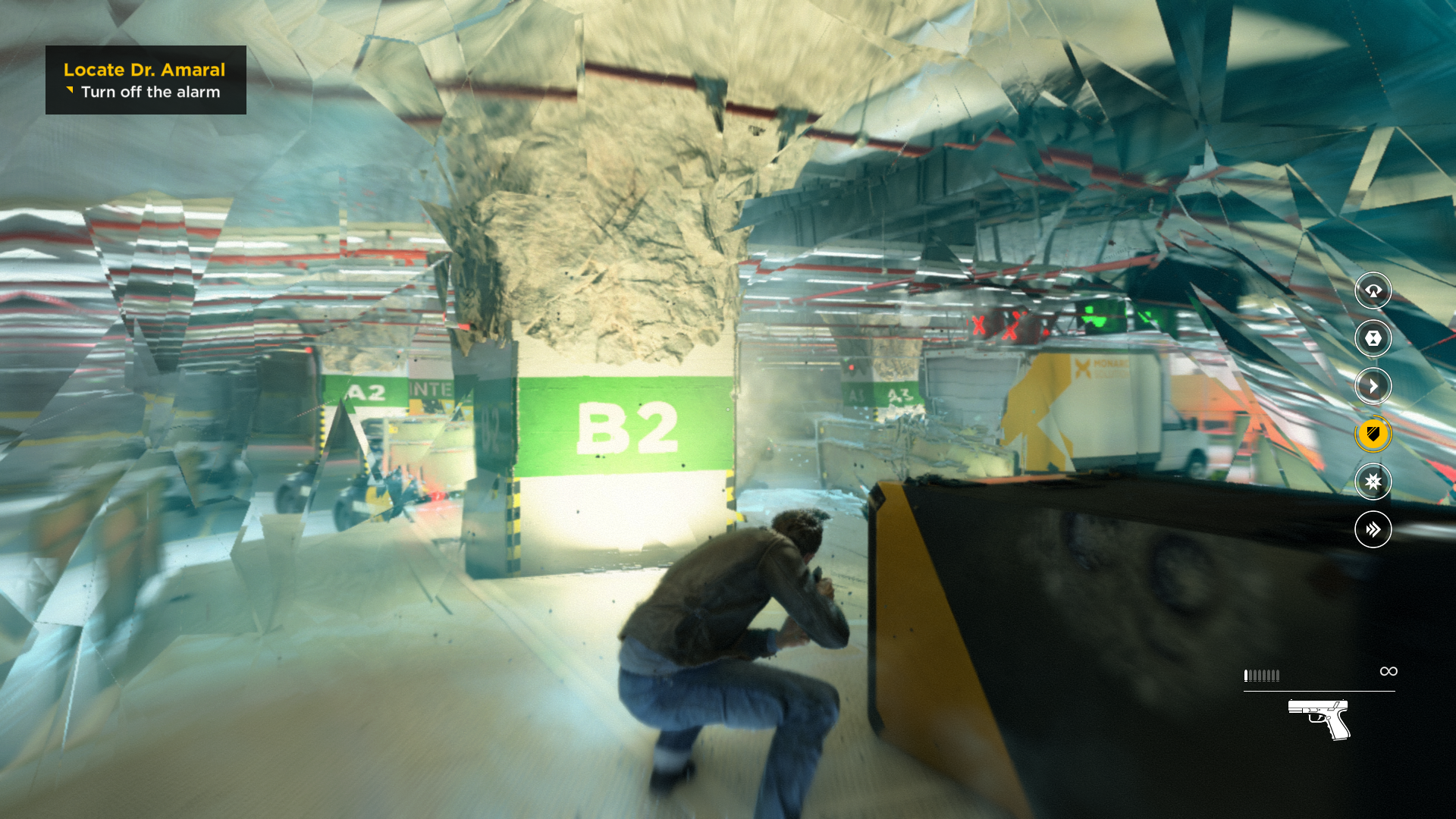This screenshot has height=819, width=1456.
Task: Toggle the glowing yellow ring around Time Shield
Action: (x=1373, y=434)
